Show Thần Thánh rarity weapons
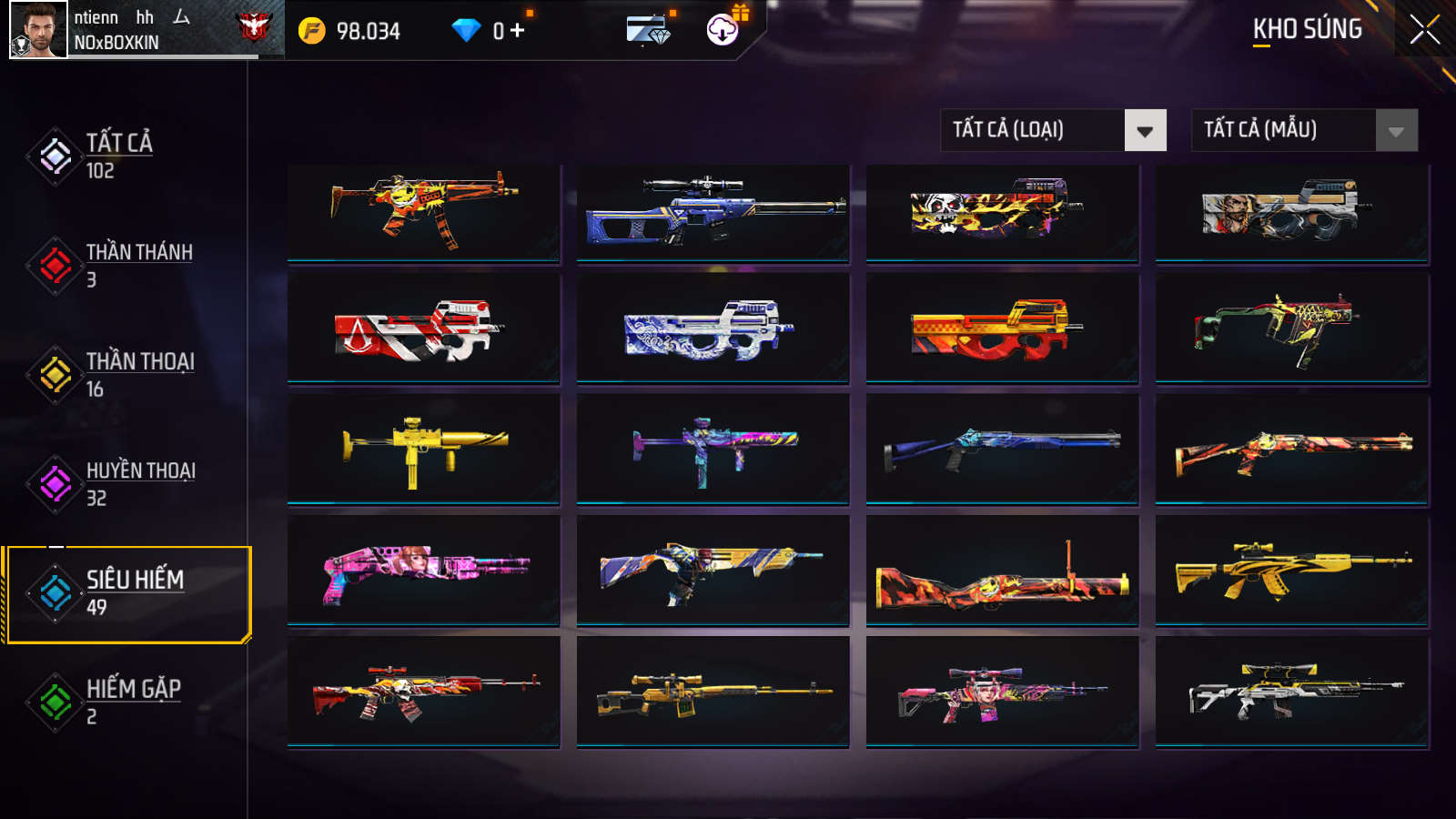The image size is (1456, 819). [x=138, y=265]
